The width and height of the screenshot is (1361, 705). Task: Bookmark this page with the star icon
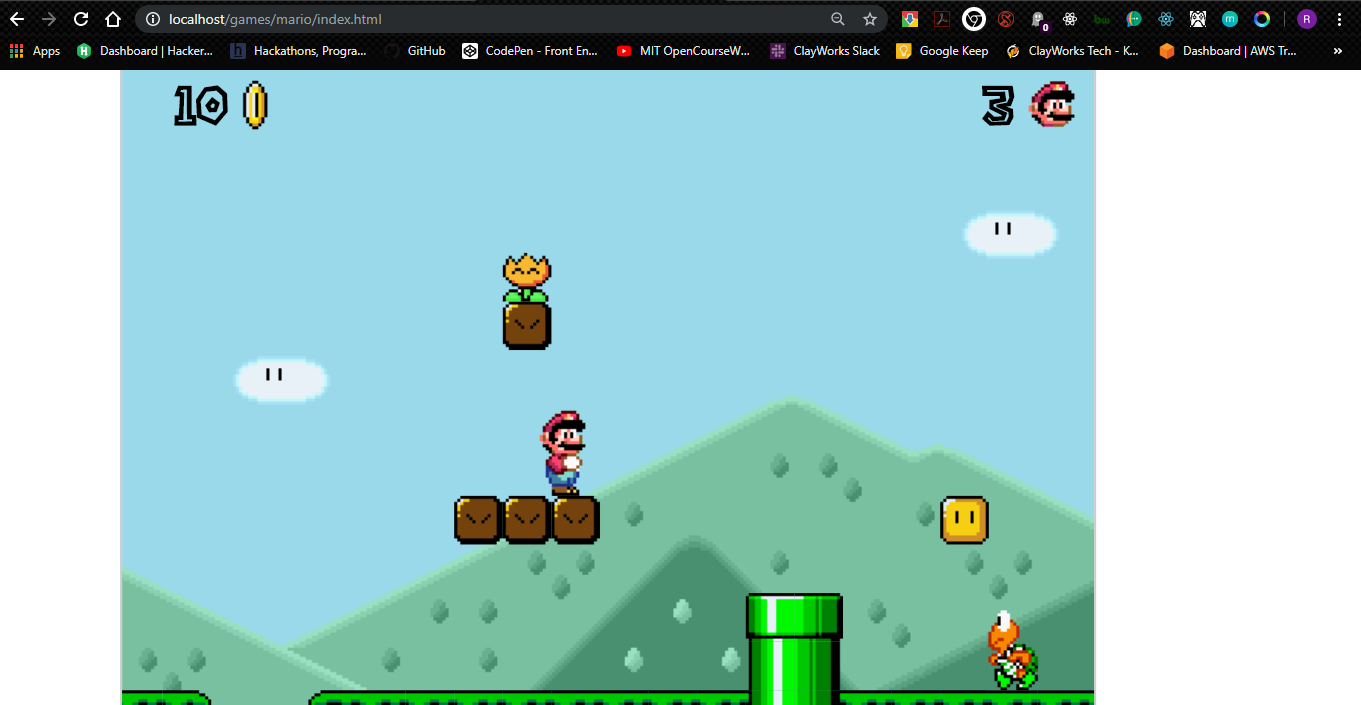point(870,19)
